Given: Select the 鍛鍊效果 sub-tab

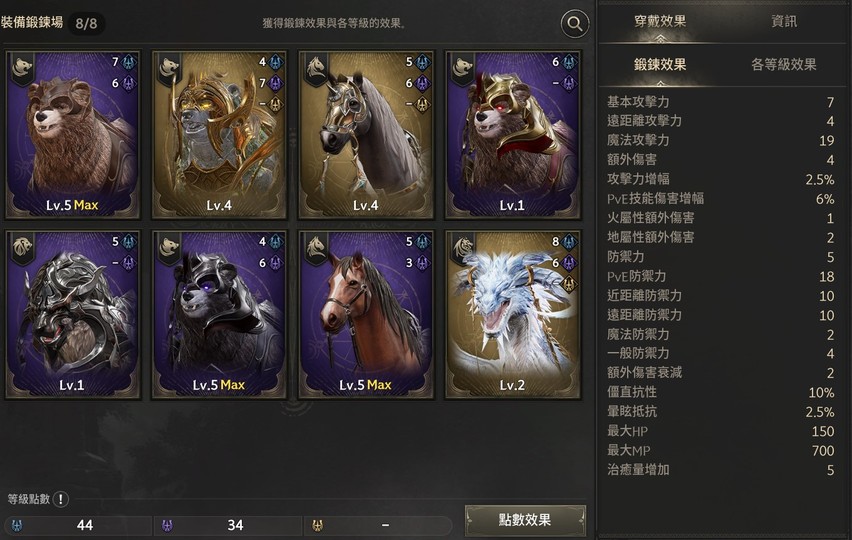Looking at the screenshot, I should 660,65.
